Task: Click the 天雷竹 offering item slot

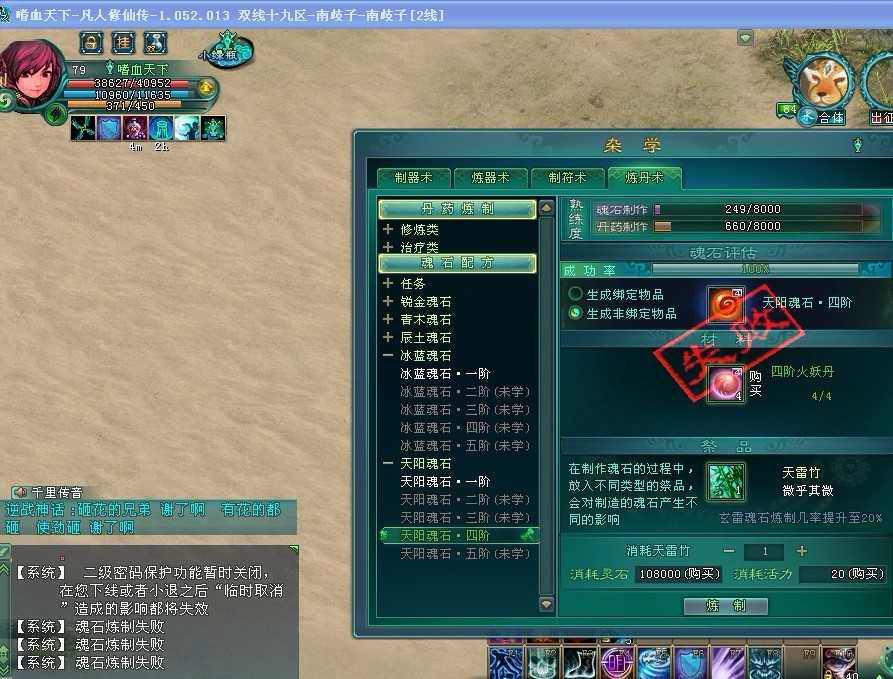Action: point(725,481)
